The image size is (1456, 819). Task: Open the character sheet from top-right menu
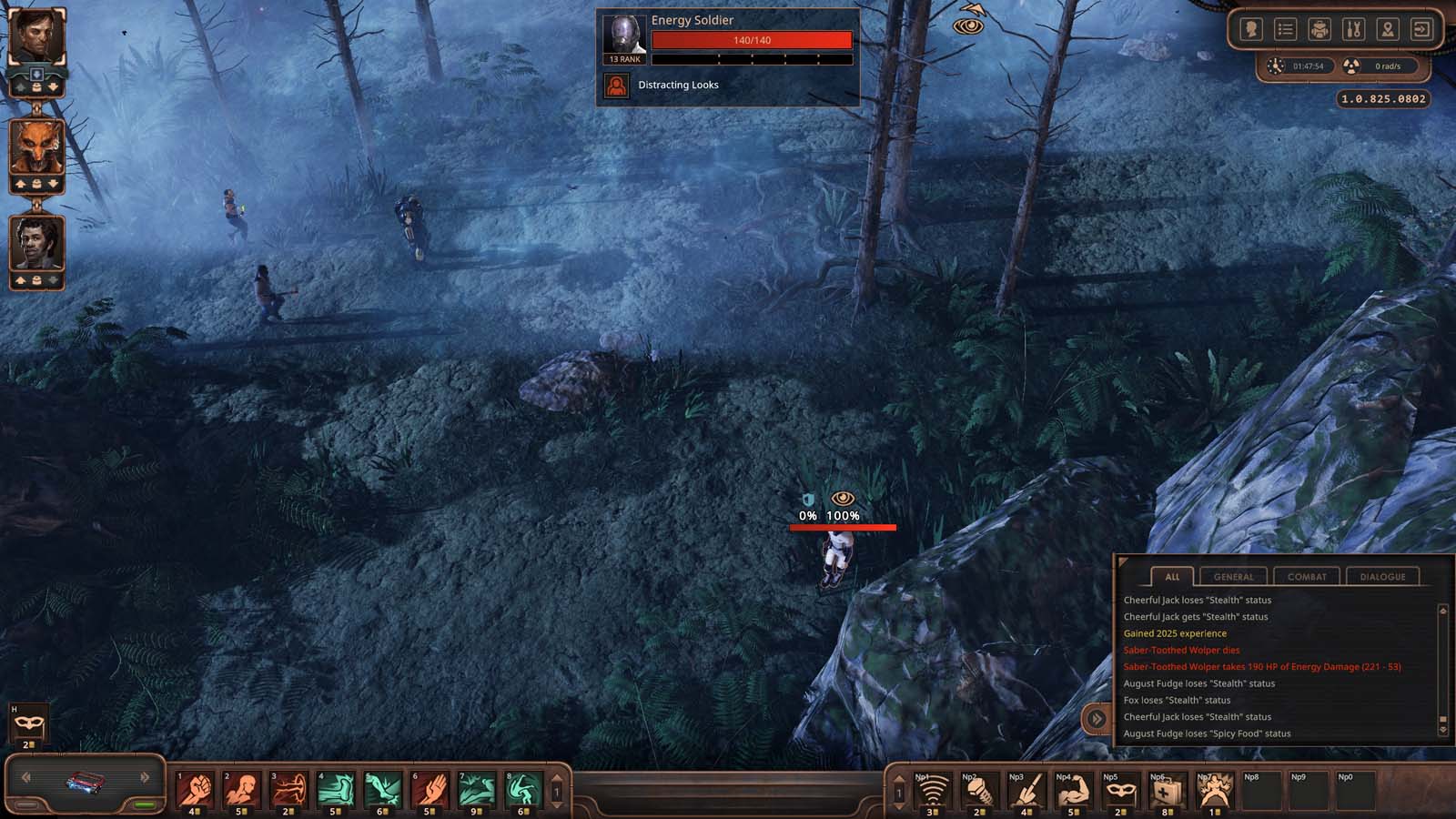(1251, 29)
